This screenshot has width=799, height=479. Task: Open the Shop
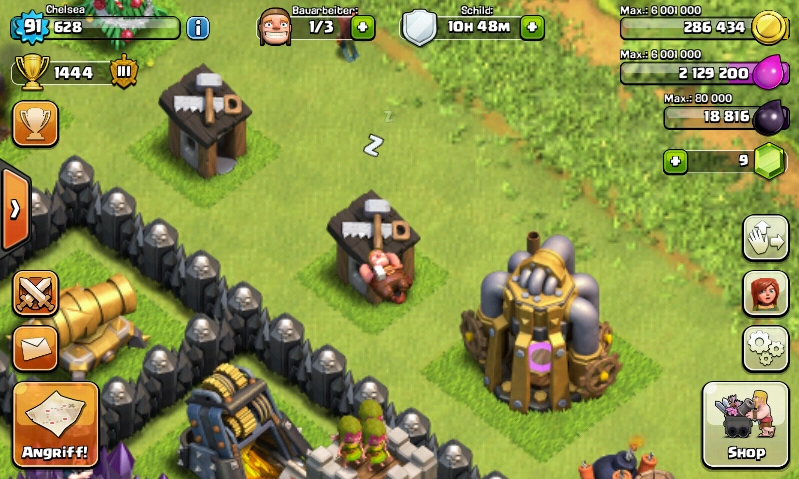(746, 425)
